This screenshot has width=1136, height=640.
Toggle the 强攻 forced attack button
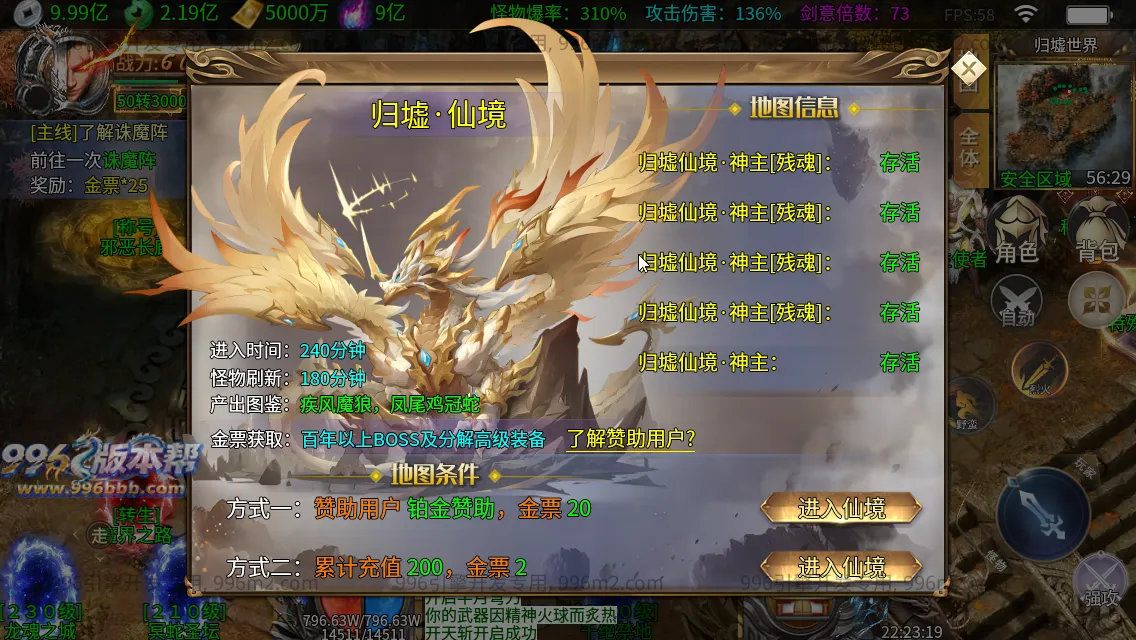[x=1101, y=580]
